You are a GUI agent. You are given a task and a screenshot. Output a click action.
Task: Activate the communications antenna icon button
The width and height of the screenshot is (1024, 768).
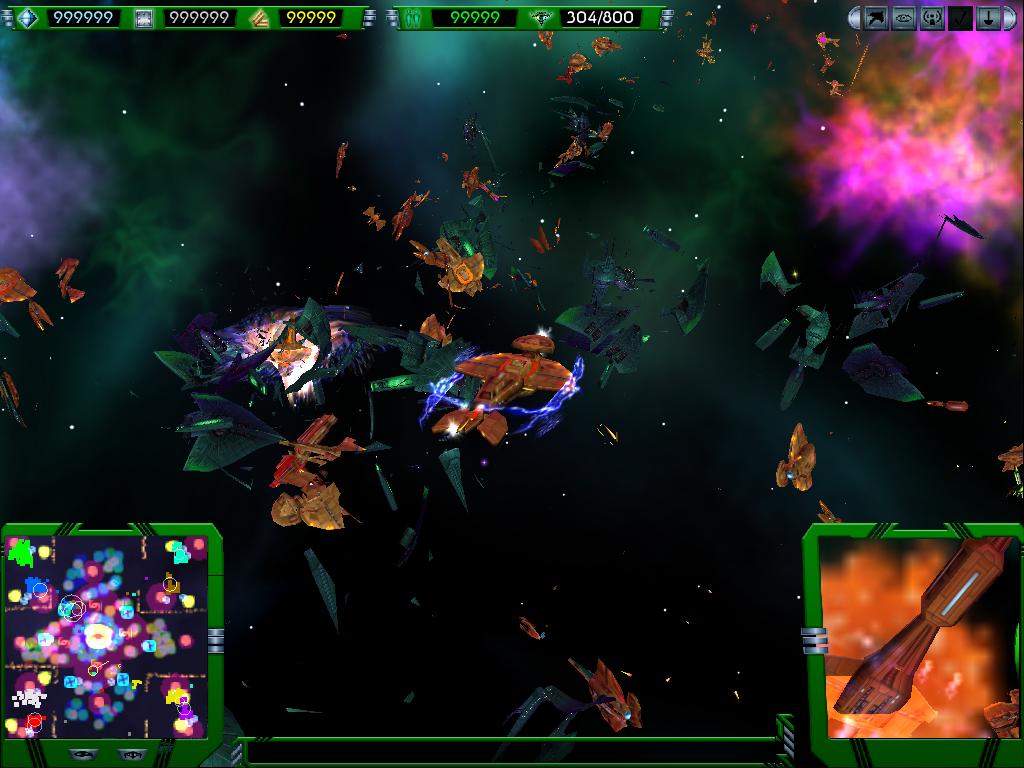(x=932, y=18)
